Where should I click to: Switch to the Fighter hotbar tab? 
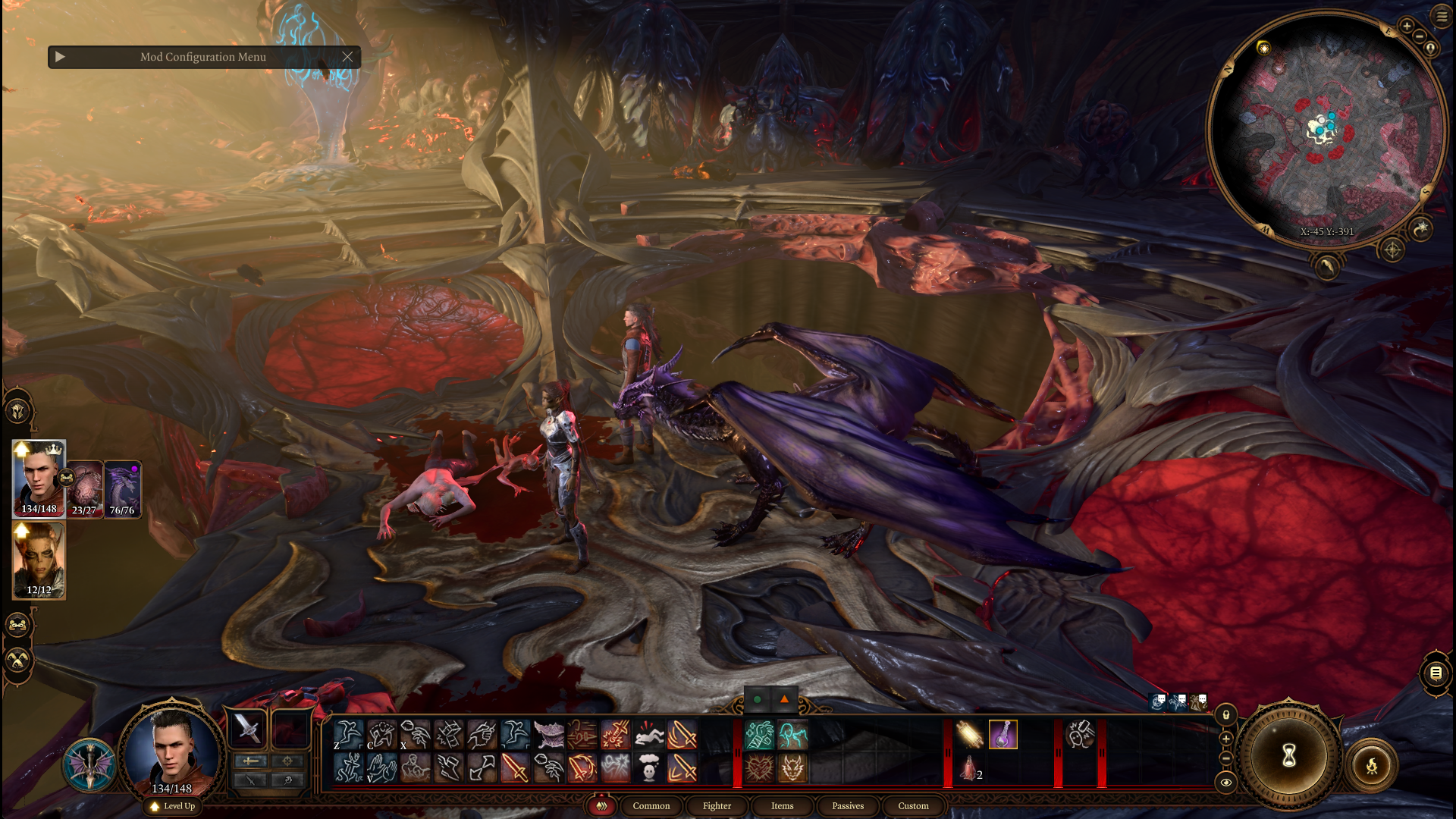click(x=717, y=806)
